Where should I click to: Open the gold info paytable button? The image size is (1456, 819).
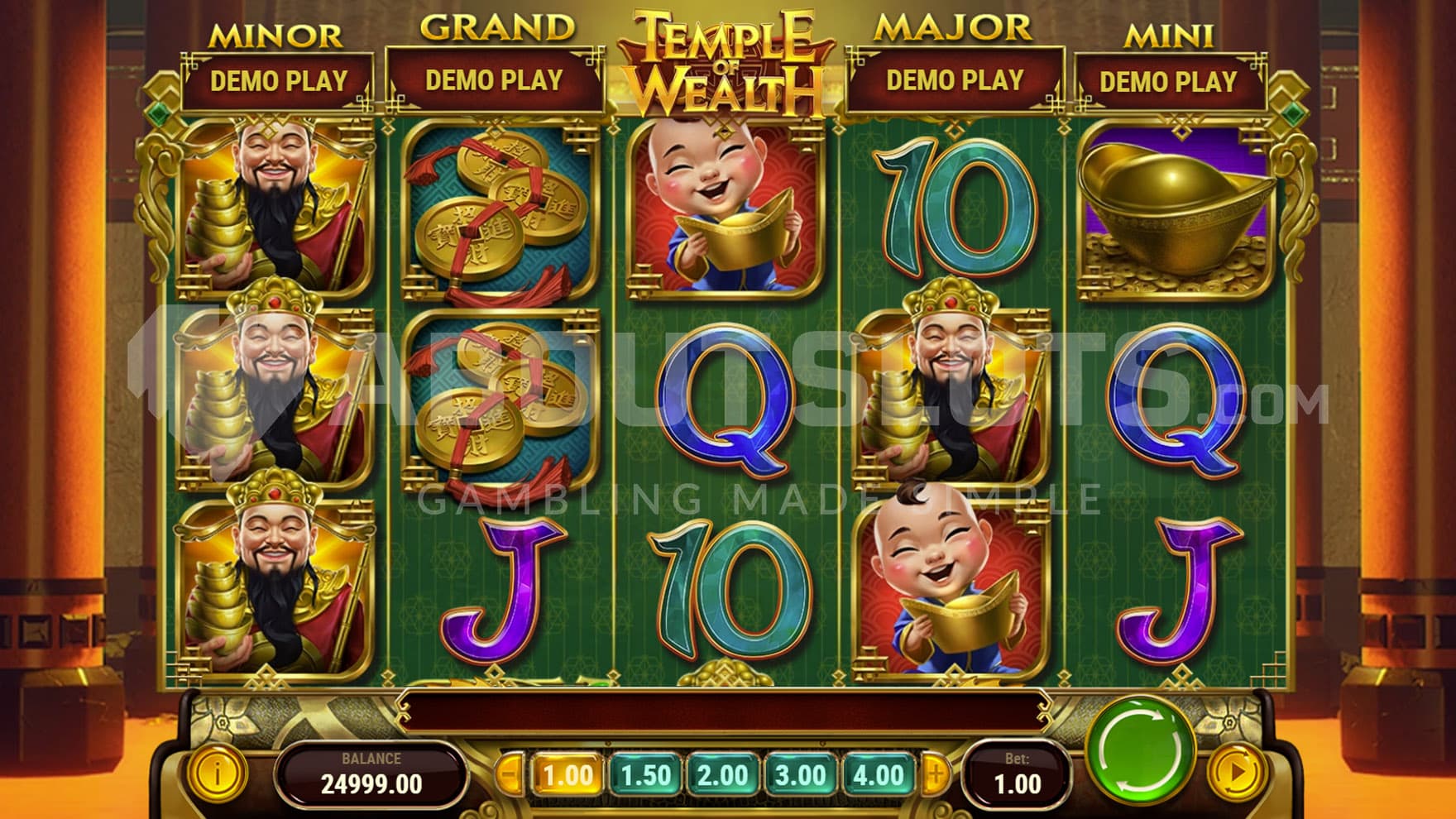pyautogui.click(x=217, y=774)
